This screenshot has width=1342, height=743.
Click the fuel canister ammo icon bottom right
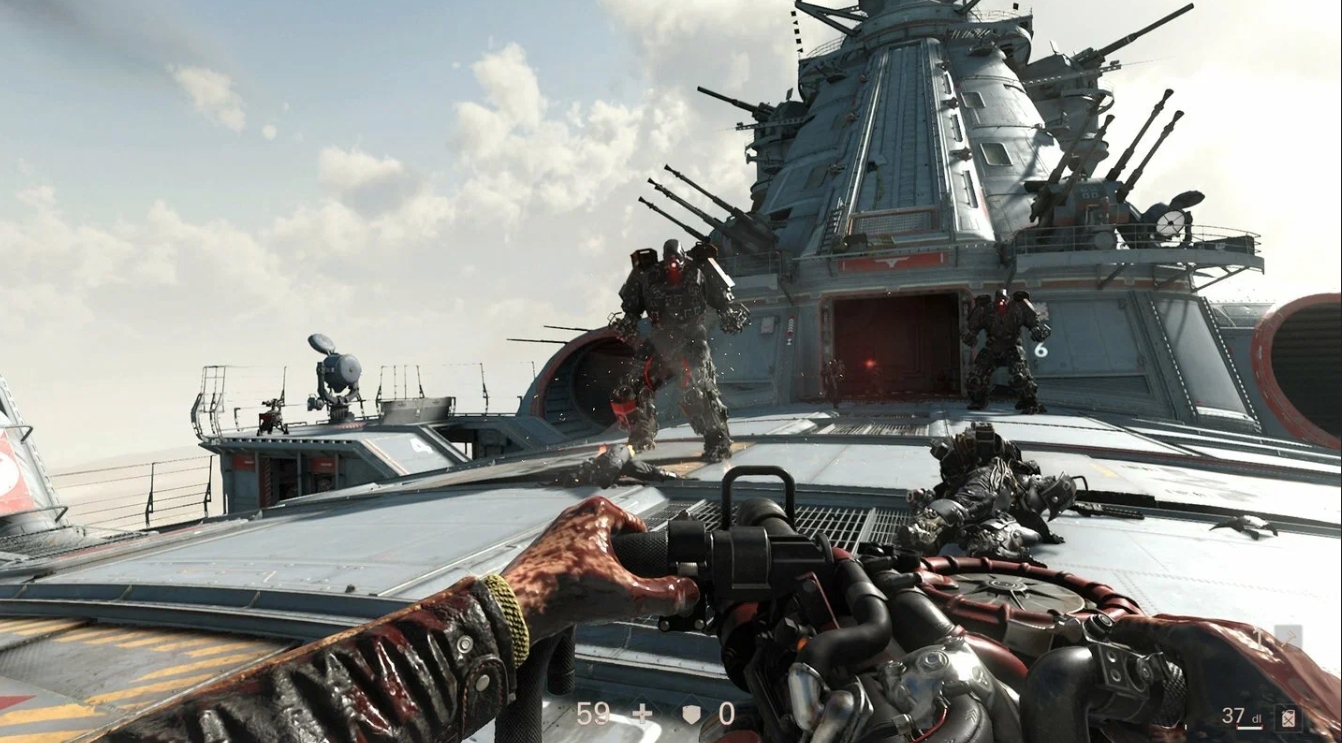tap(1288, 717)
